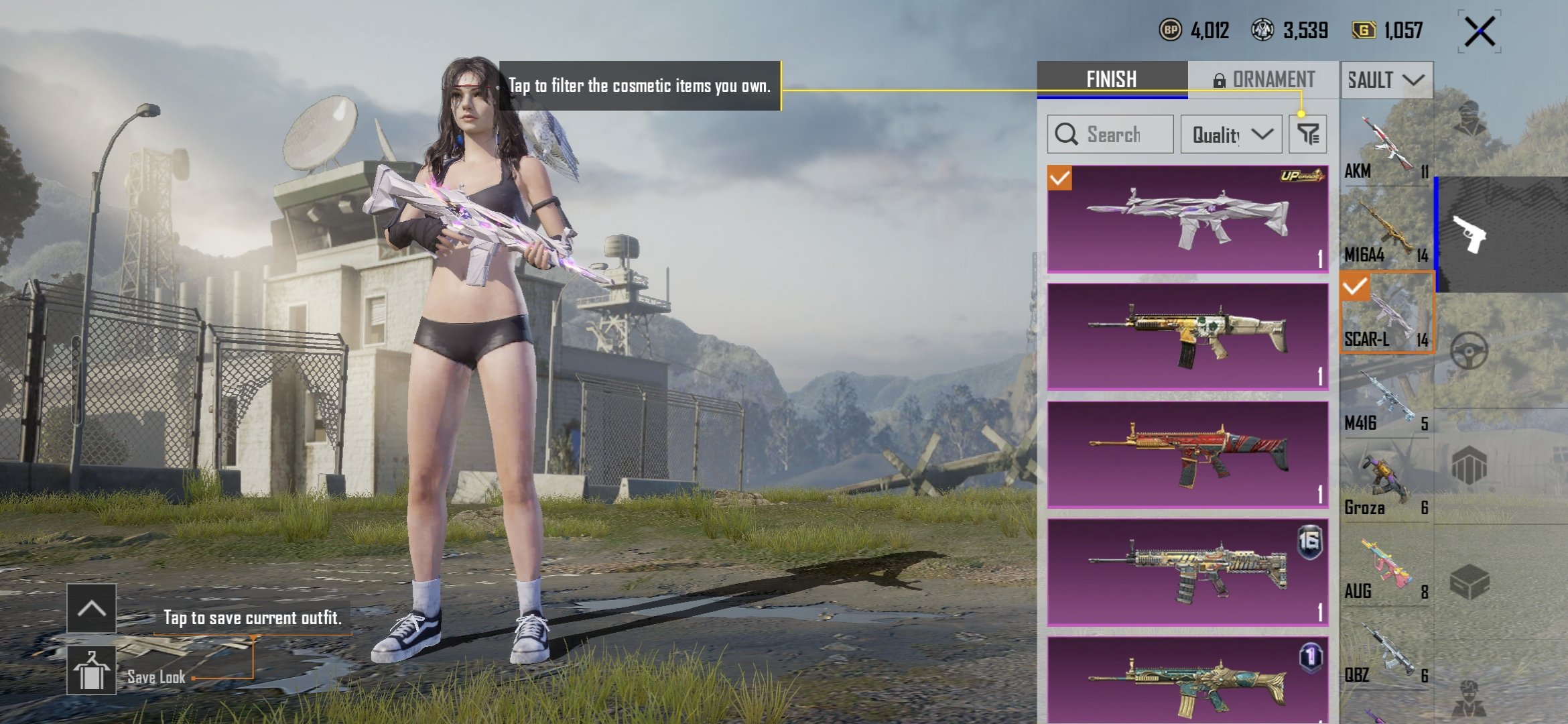Choose the gold and cream SCAR-L skin
The height and width of the screenshot is (724, 1568).
pos(1187,337)
